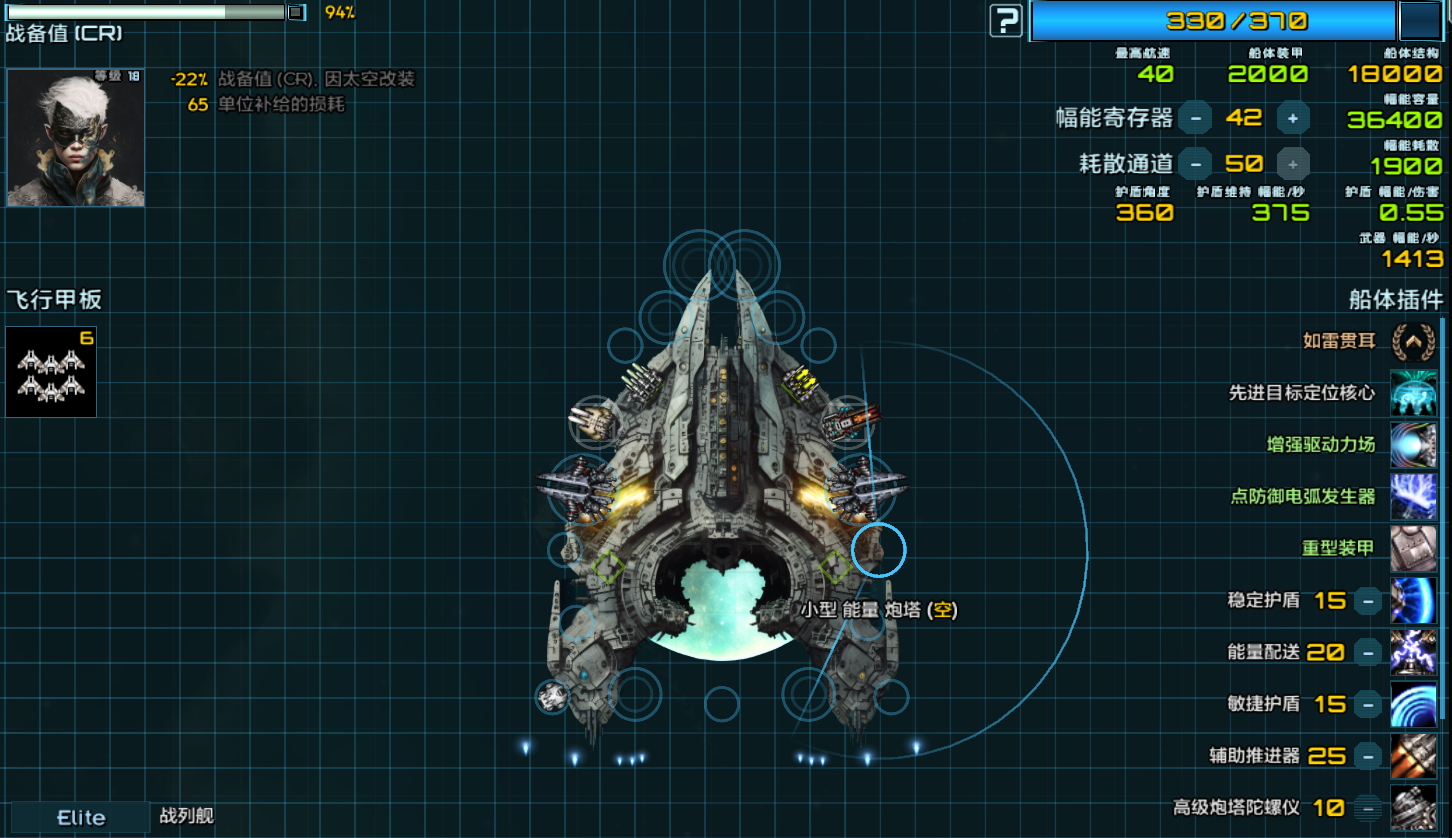Viewport: 1452px width, 838px height.
Task: Remove the 稳定护盾 hull mod via minus
Action: (1368, 601)
